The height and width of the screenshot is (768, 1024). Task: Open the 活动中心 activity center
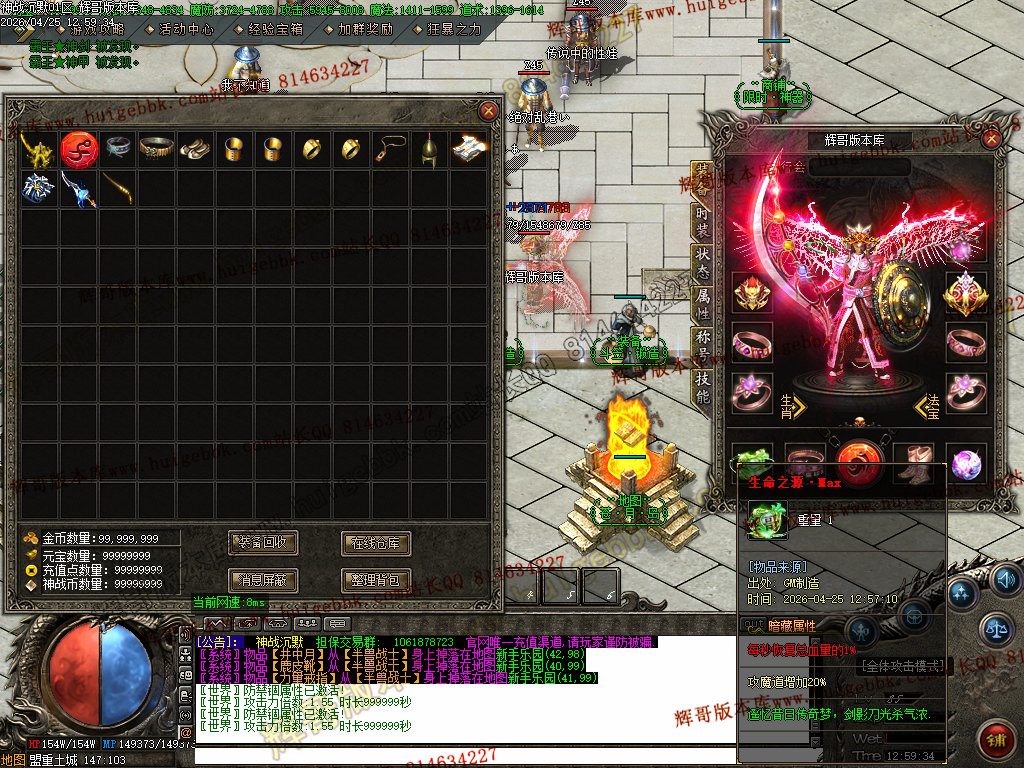pos(185,30)
